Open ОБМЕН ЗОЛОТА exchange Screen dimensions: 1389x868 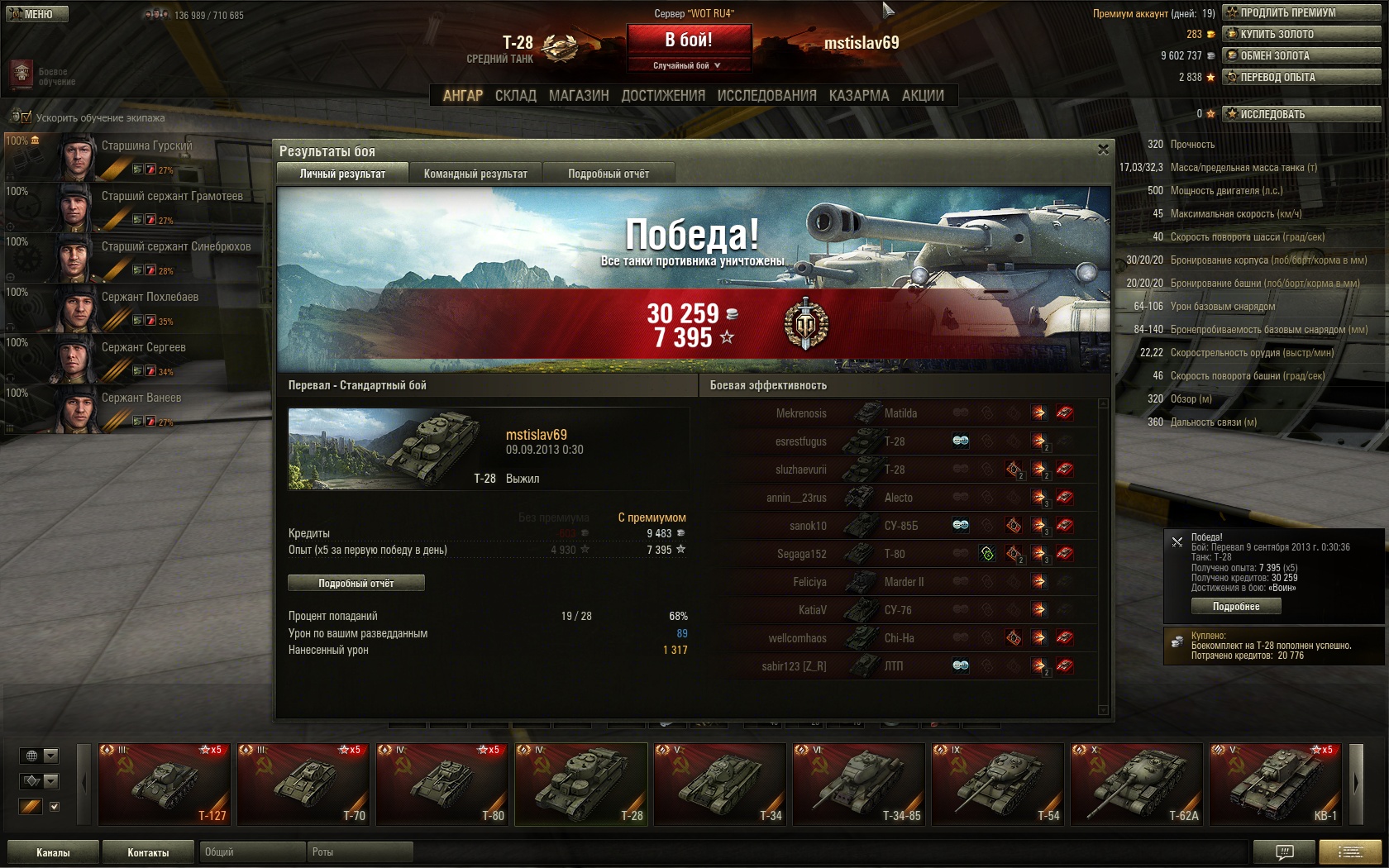(1302, 55)
